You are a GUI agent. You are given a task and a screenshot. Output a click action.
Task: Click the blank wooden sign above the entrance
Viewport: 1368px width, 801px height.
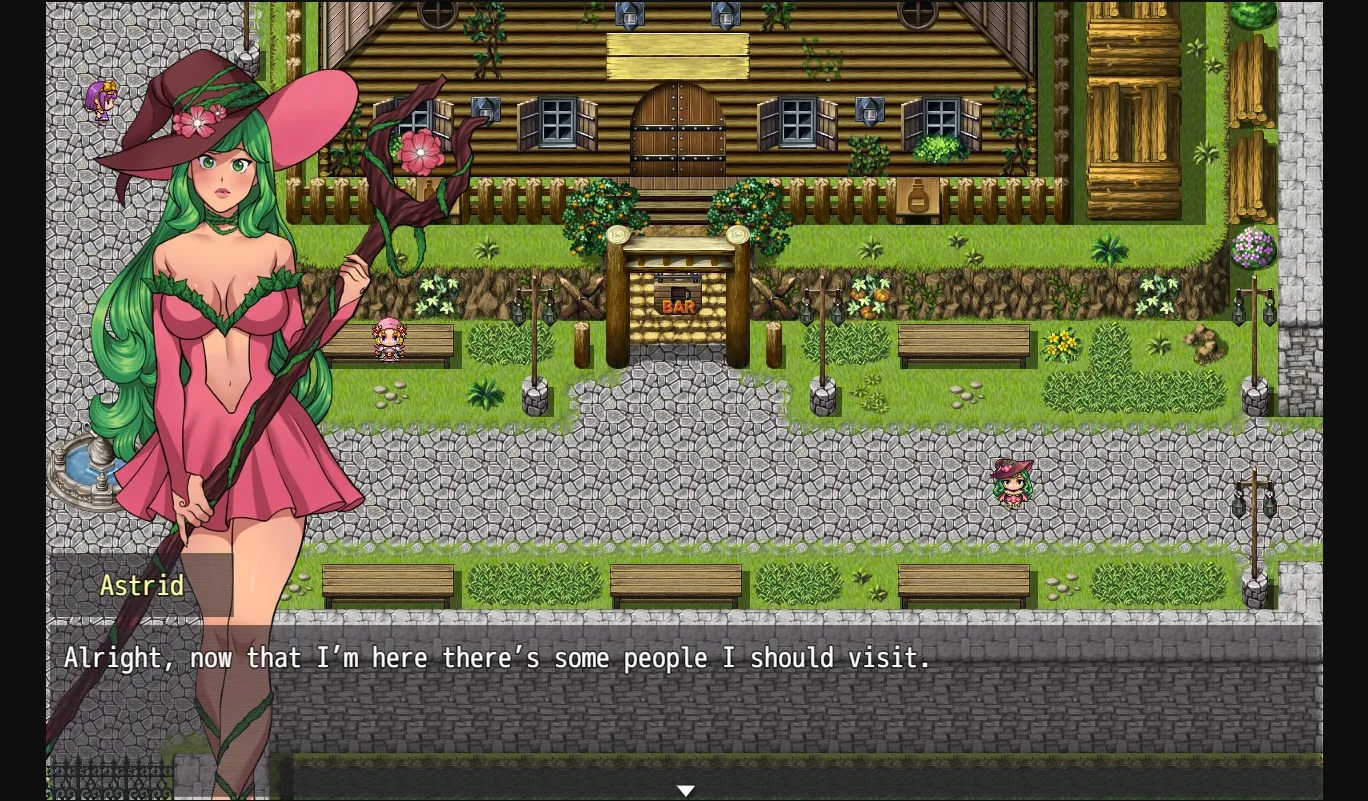coord(678,57)
